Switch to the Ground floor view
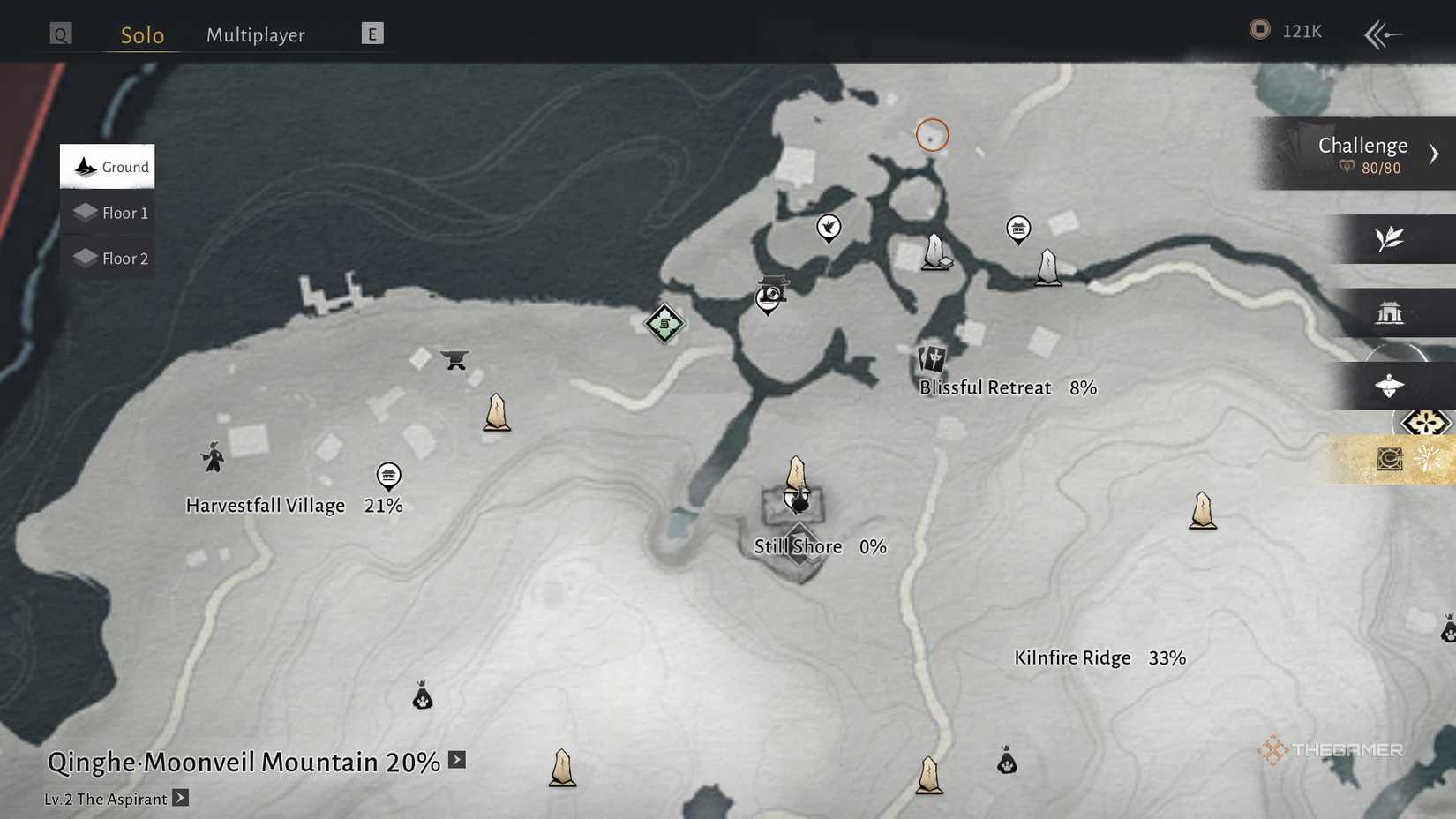The height and width of the screenshot is (819, 1456). 107,166
